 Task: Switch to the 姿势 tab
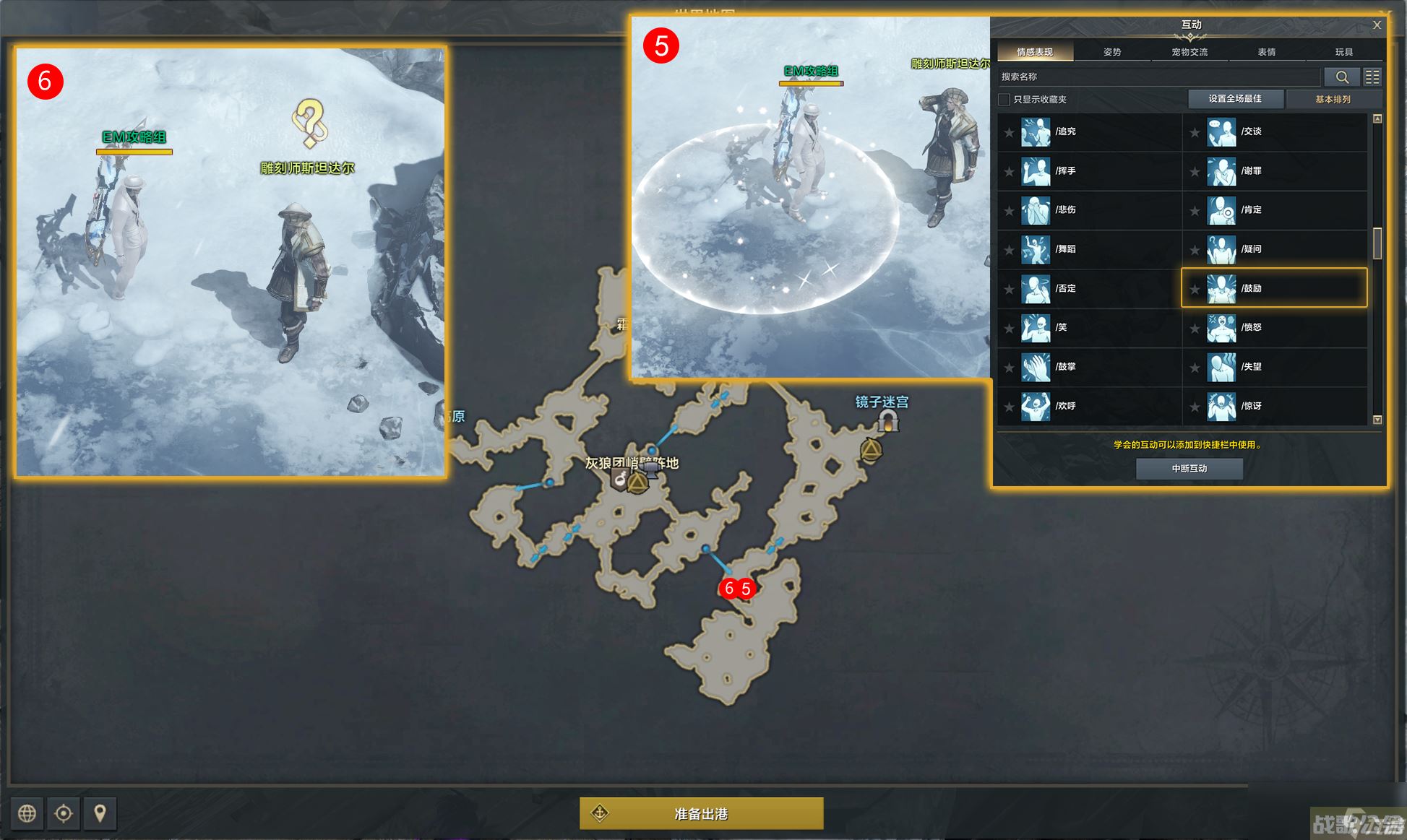pos(1112,52)
